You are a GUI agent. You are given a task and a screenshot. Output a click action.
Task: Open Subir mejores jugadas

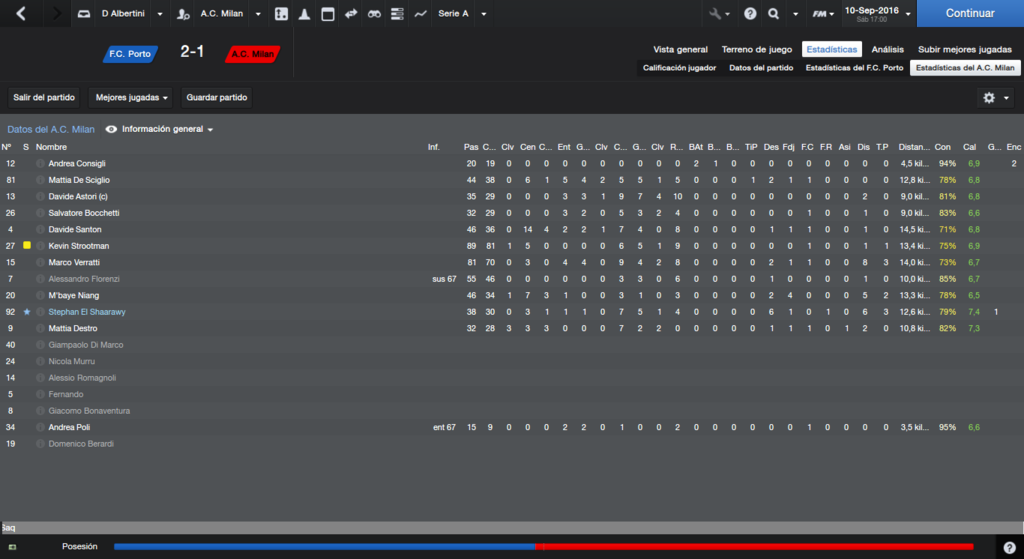(x=965, y=49)
